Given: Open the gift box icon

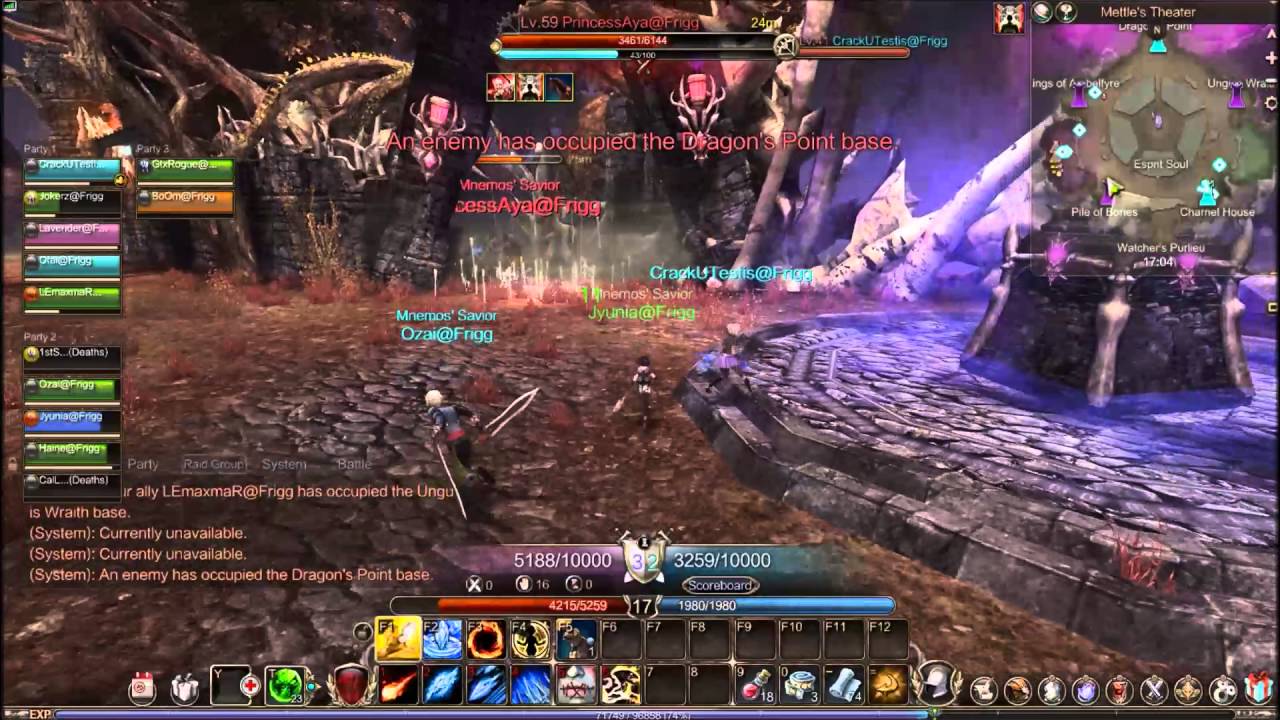Looking at the screenshot, I should 1258,688.
